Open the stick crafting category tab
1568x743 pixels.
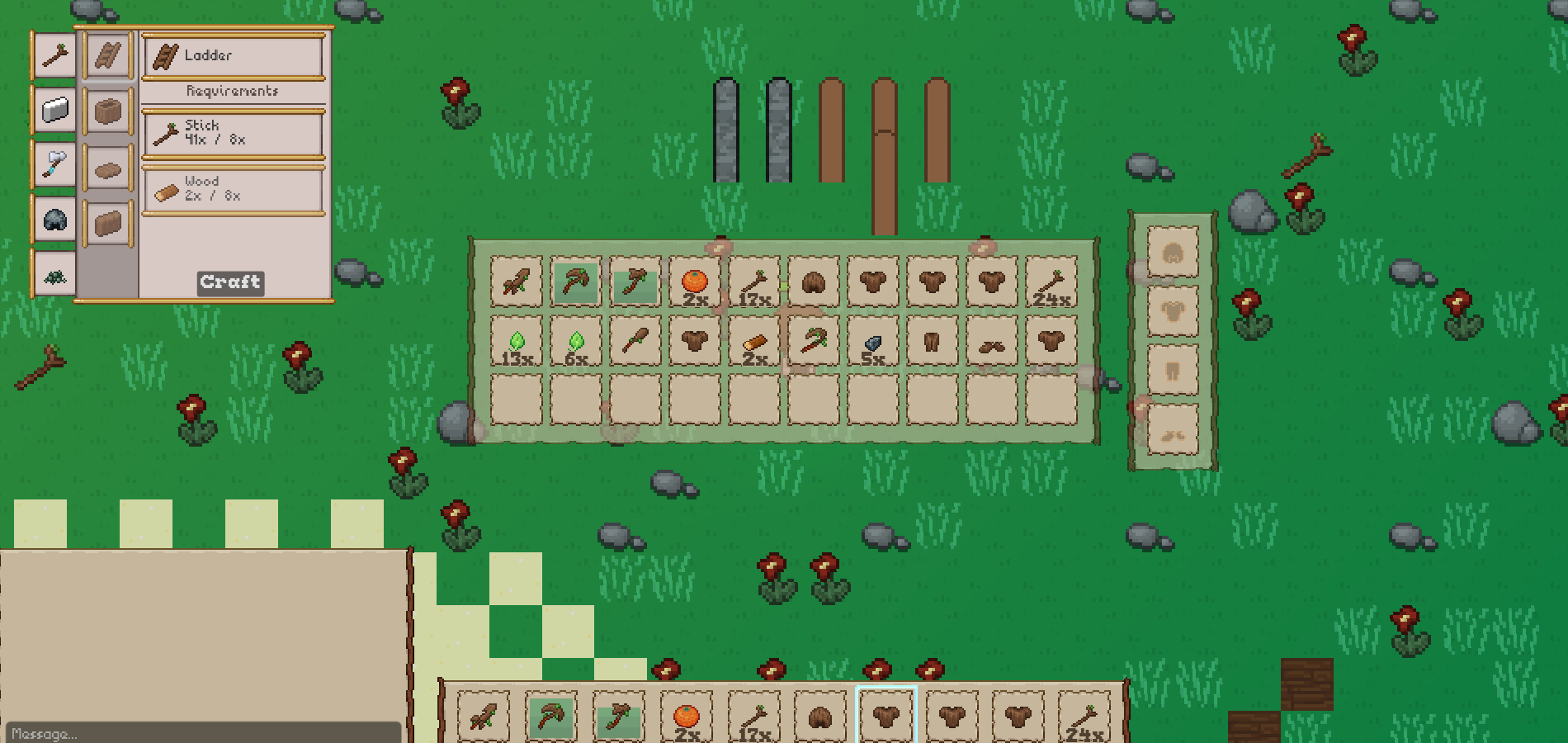[x=55, y=56]
